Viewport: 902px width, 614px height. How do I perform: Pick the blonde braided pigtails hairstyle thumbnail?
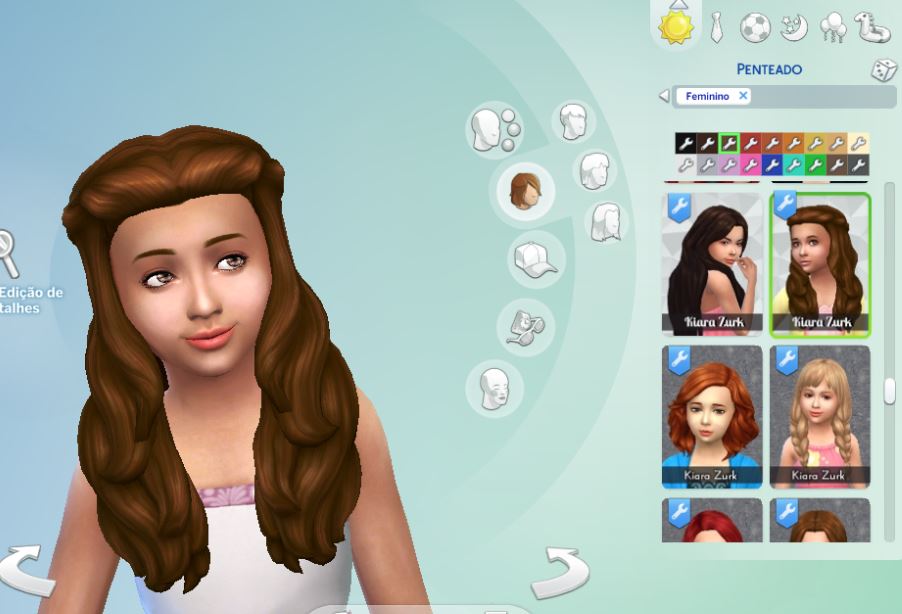click(819, 416)
